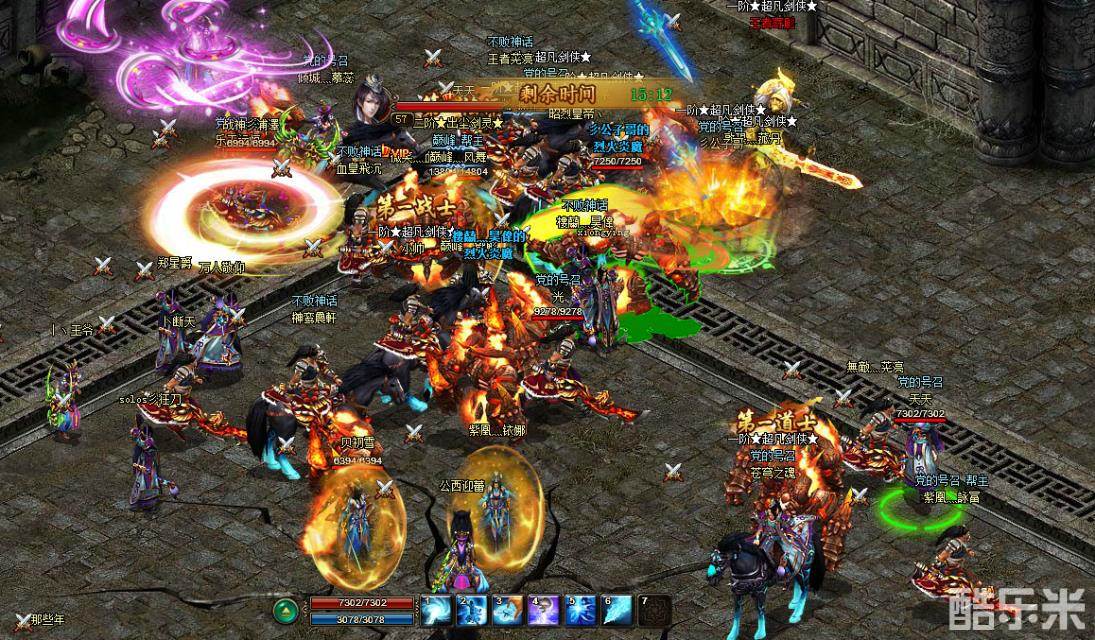Use the ice shard skill in slot 6

pos(618,610)
